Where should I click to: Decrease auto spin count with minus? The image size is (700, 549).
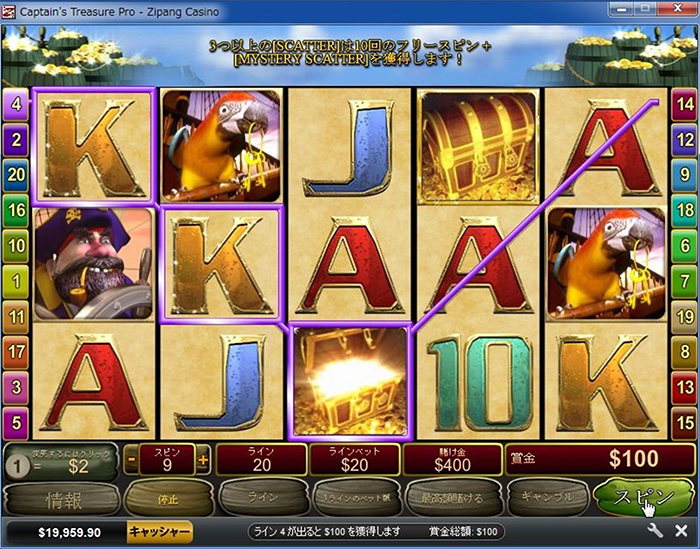pos(132,461)
